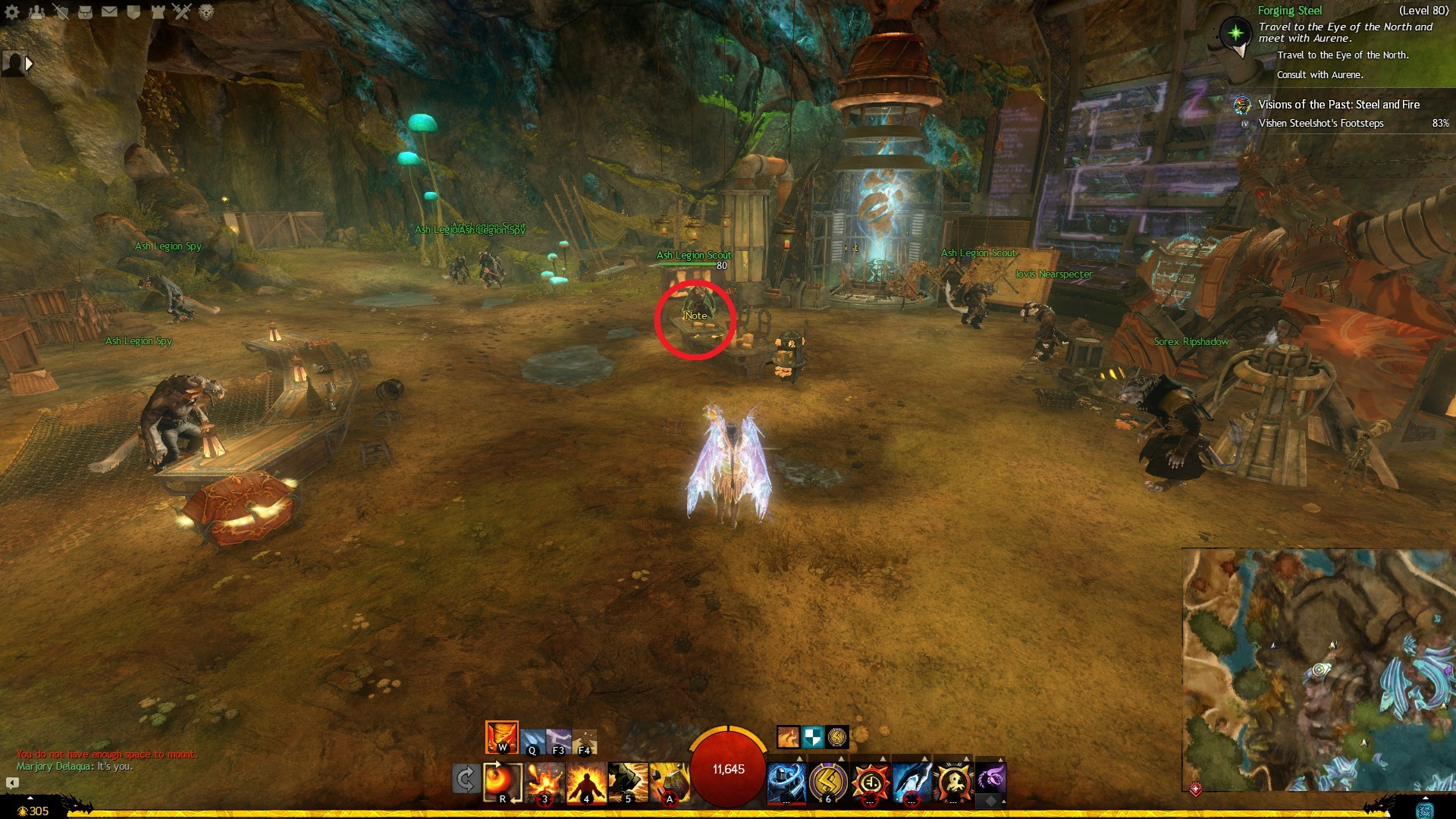Open Visions of the Past achievement tracker
The image size is (1456, 819).
point(1338,105)
